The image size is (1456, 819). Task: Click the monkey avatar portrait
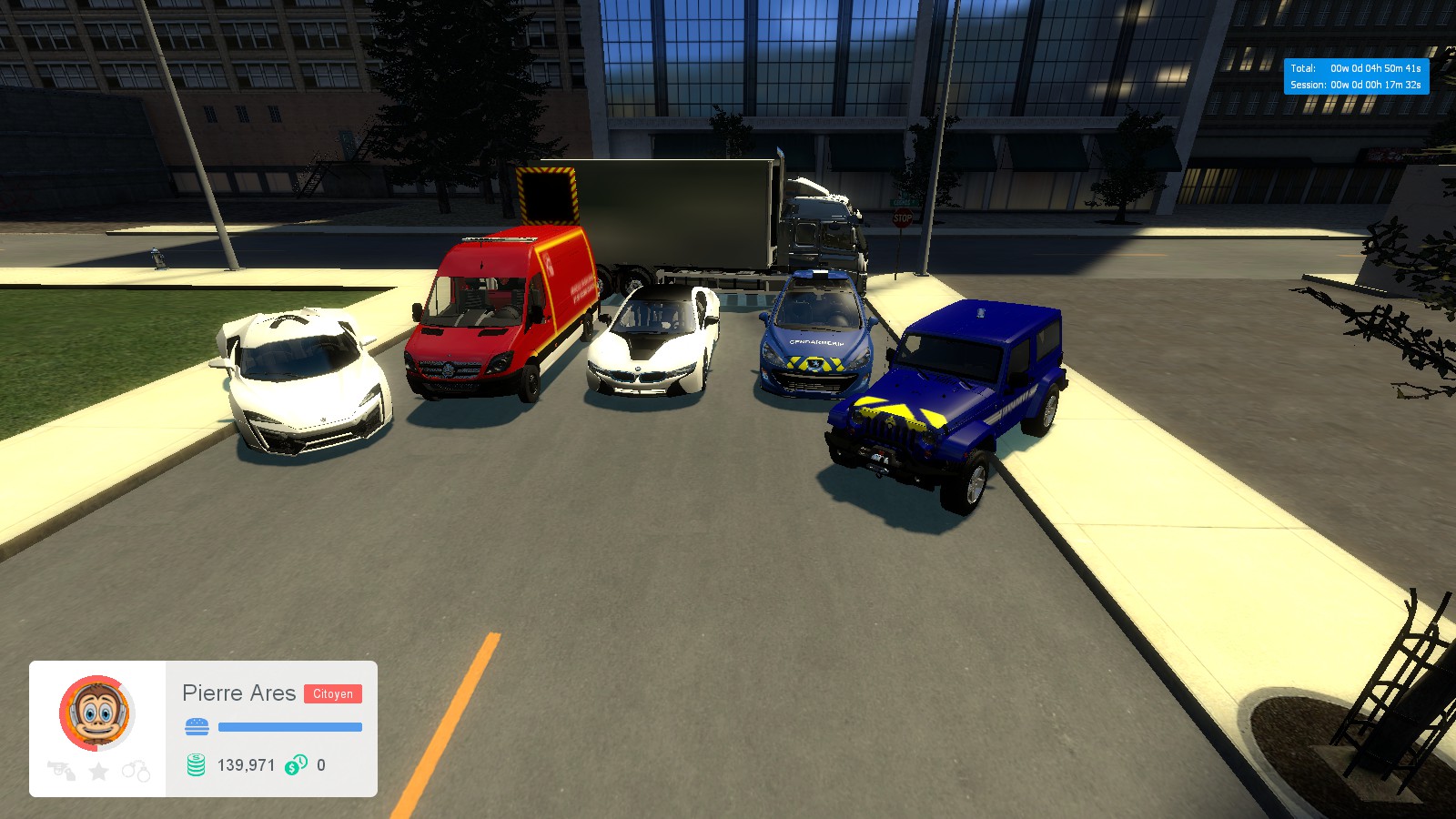pos(96,713)
